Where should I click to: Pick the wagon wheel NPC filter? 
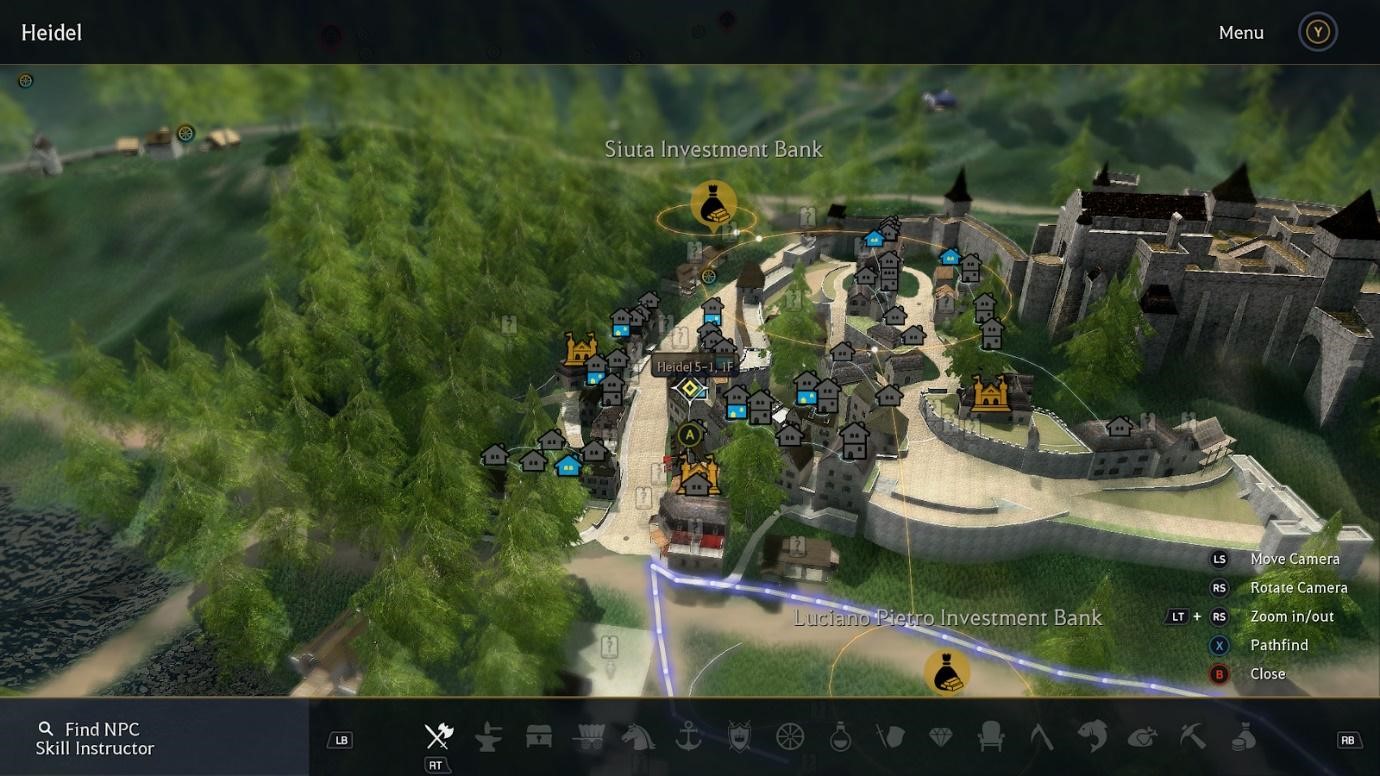790,737
